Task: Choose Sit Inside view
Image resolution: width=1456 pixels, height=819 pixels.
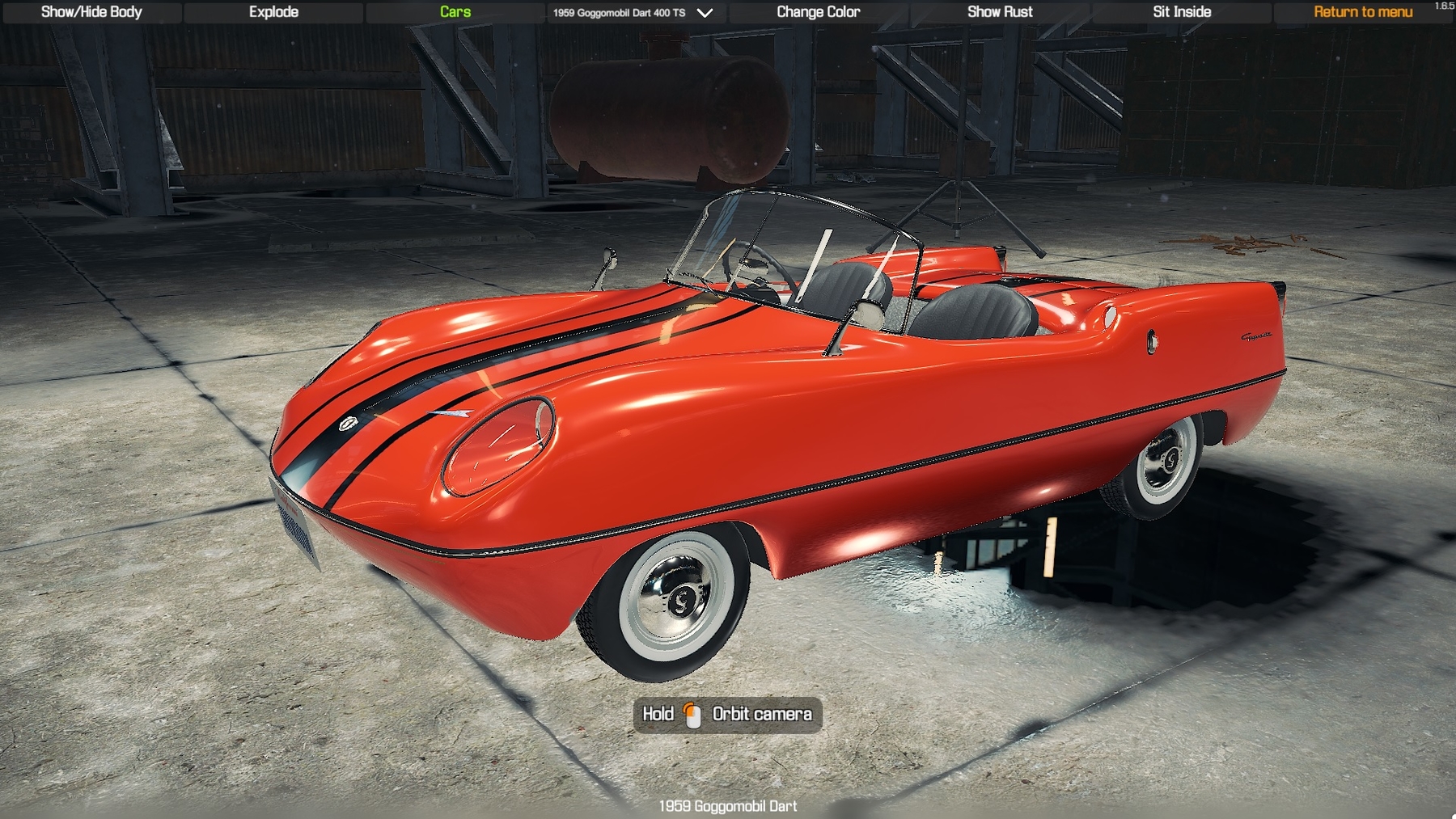Action: click(x=1182, y=12)
